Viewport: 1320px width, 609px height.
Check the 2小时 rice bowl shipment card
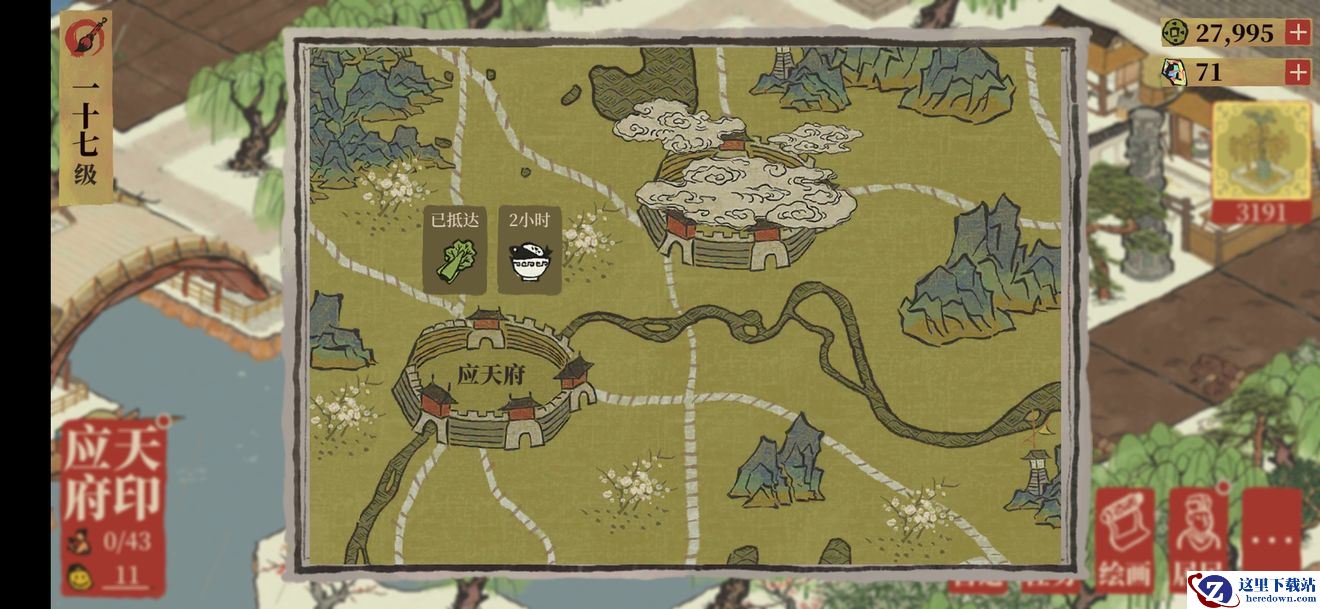[x=530, y=250]
